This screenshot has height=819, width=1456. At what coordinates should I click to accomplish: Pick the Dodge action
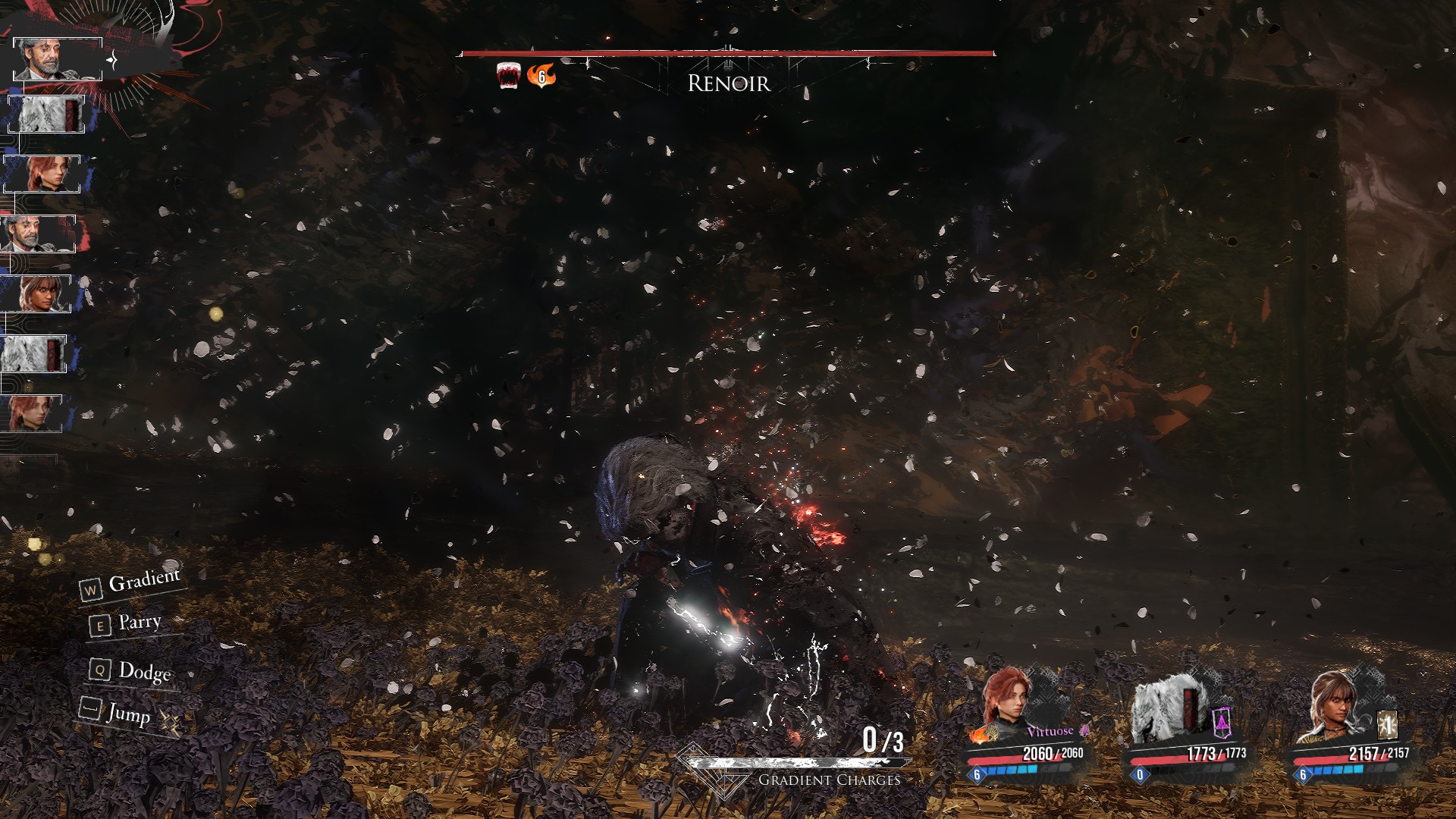132,671
